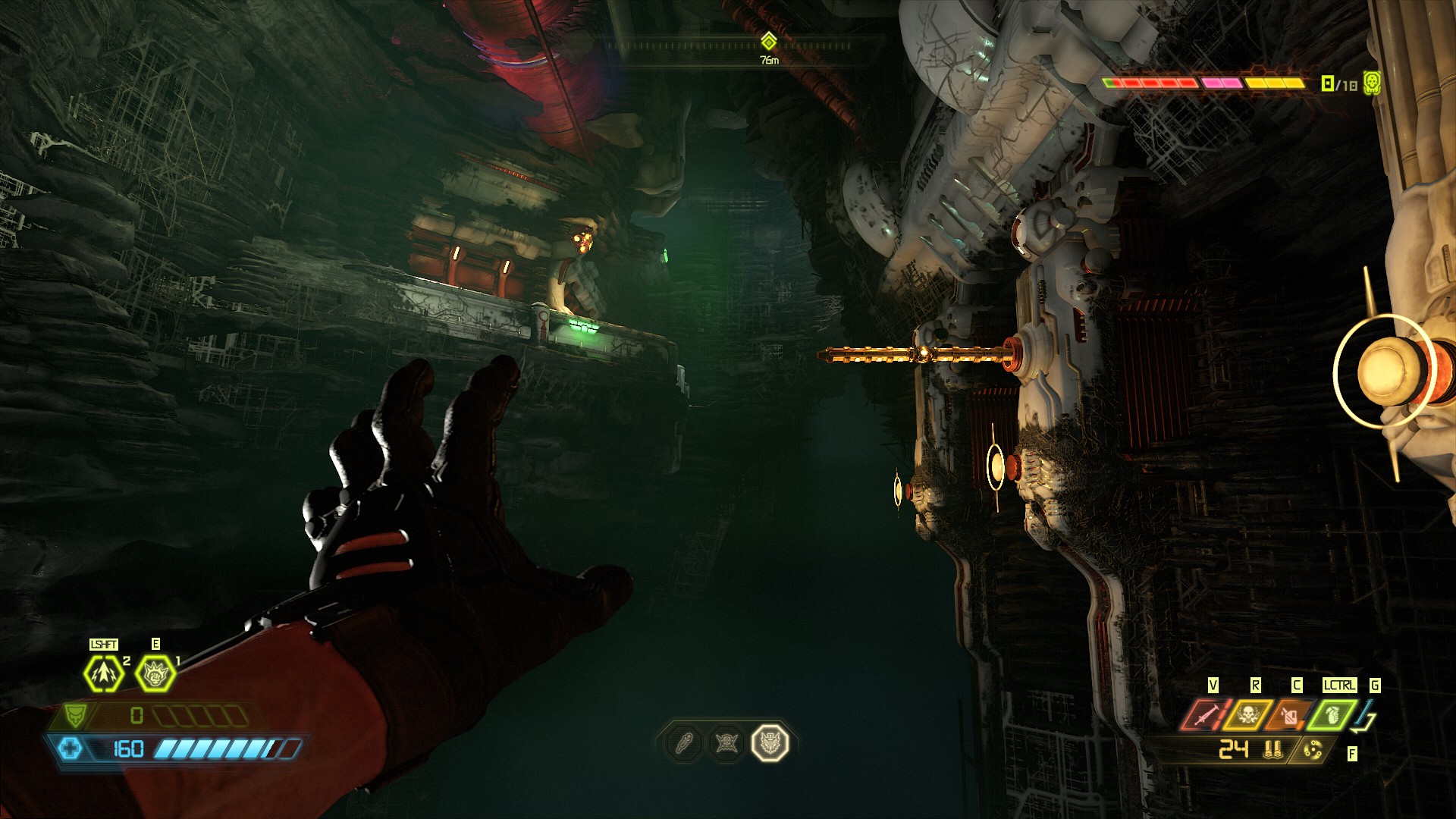This screenshot has height=819, width=1456.
Task: Select the highlighted winged demon rune
Action: (x=770, y=743)
